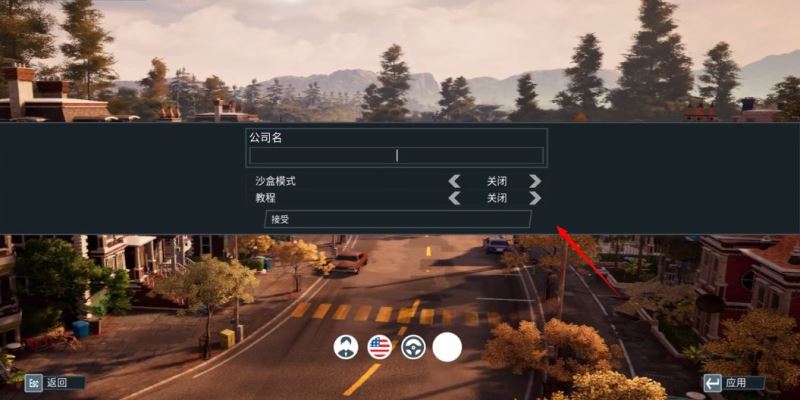Viewport: 800px width, 400px height.
Task: Open the character avatar icon
Action: tap(346, 347)
